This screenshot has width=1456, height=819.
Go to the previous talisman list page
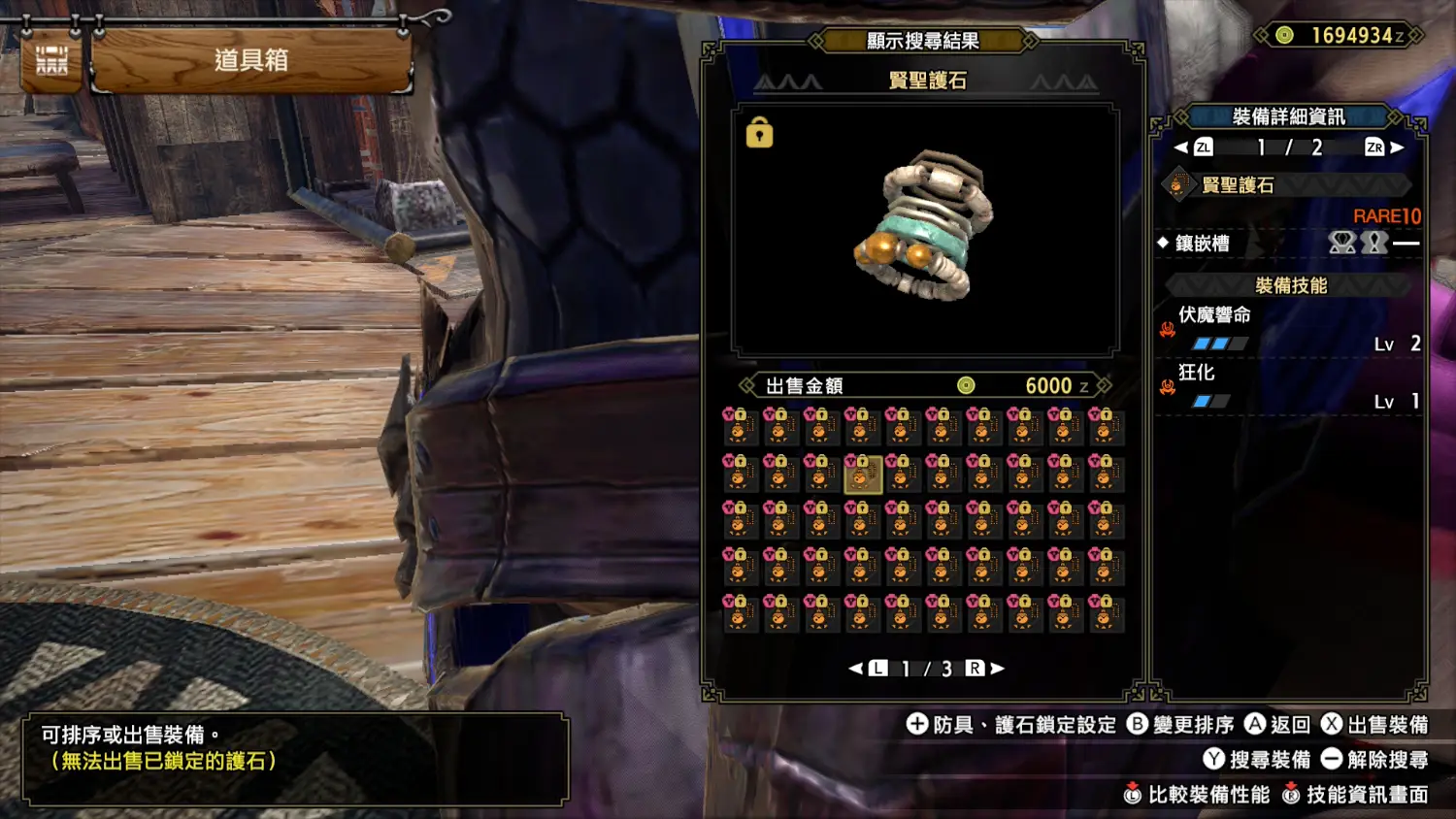point(856,668)
